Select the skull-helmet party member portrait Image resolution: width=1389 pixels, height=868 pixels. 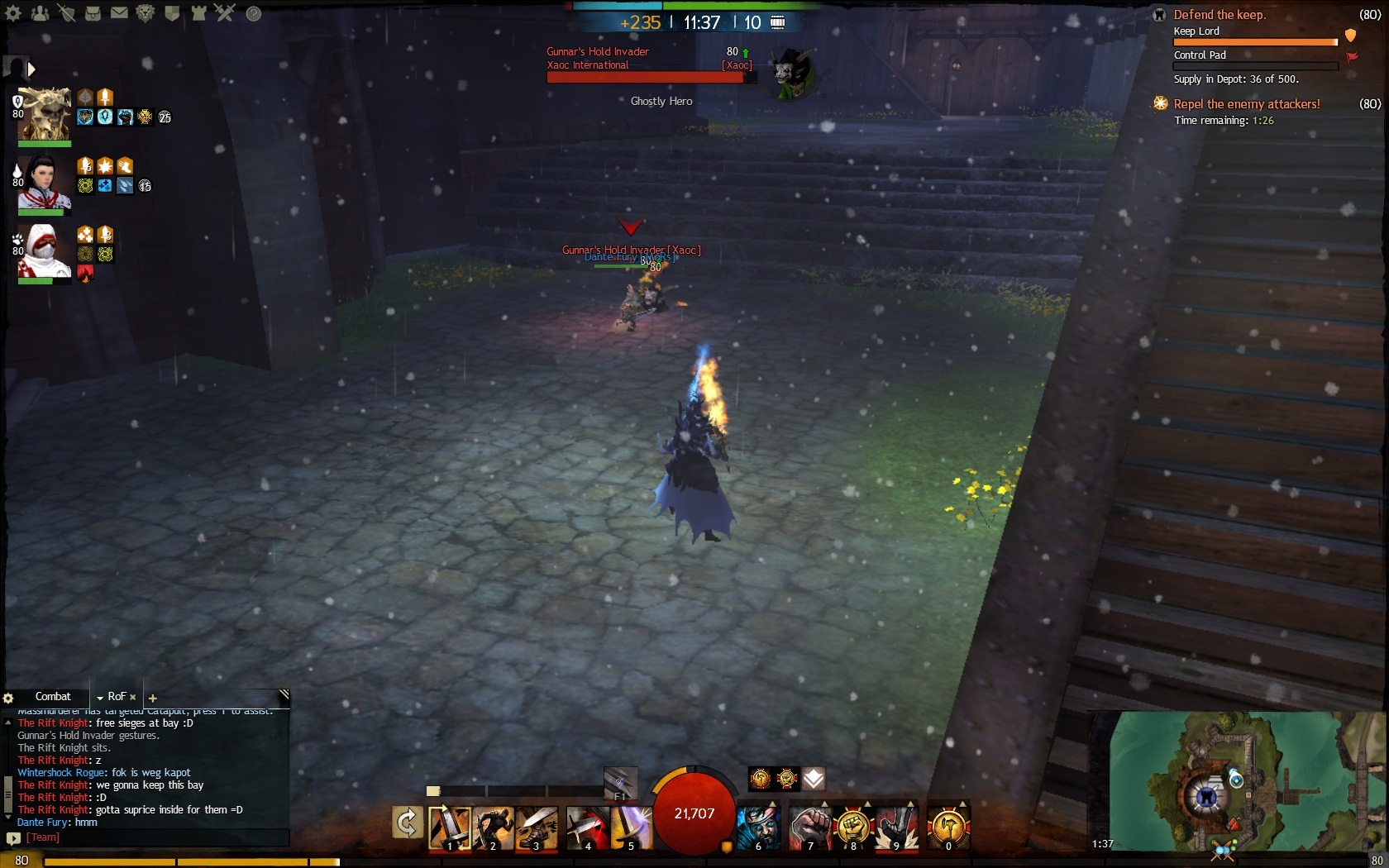click(x=44, y=113)
